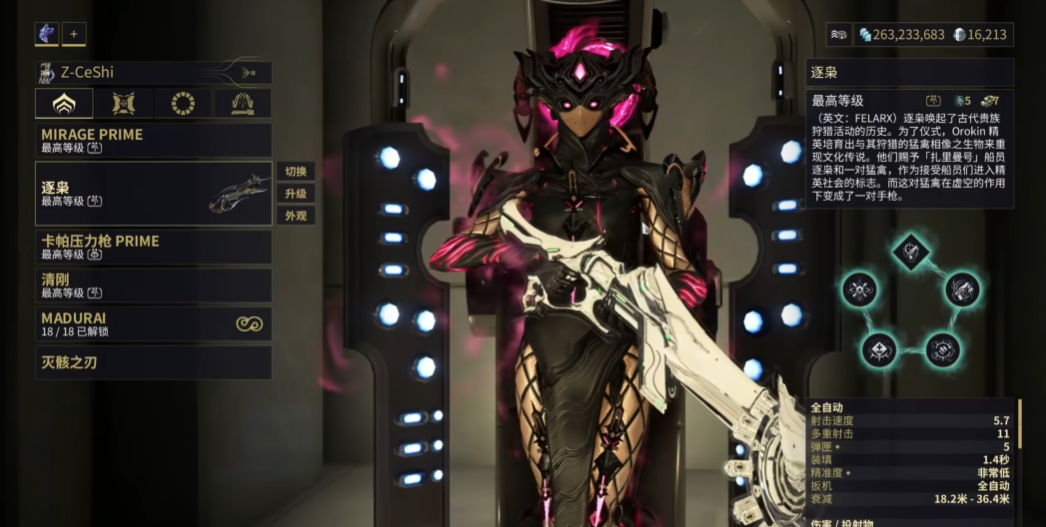Open the 外观 (appearance) button
The width and height of the screenshot is (1046, 527).
tap(296, 215)
